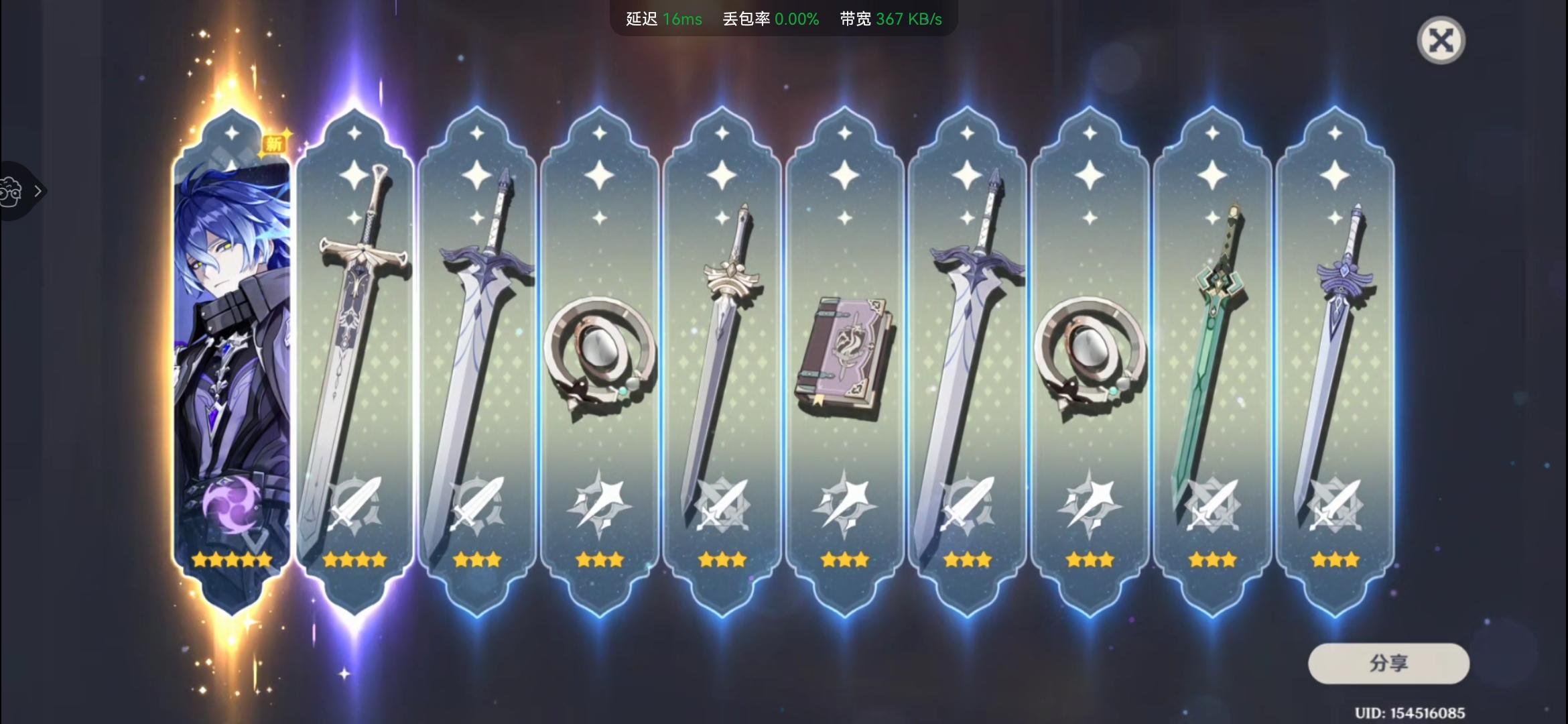Click the 延迟 16ms latency indicator

click(663, 19)
